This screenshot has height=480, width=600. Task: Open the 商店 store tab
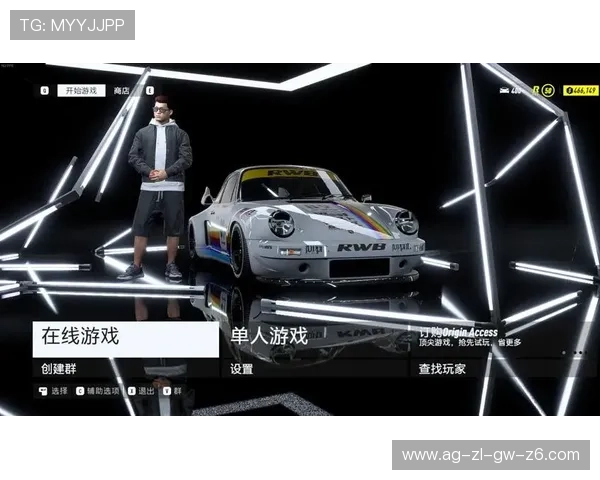(121, 90)
